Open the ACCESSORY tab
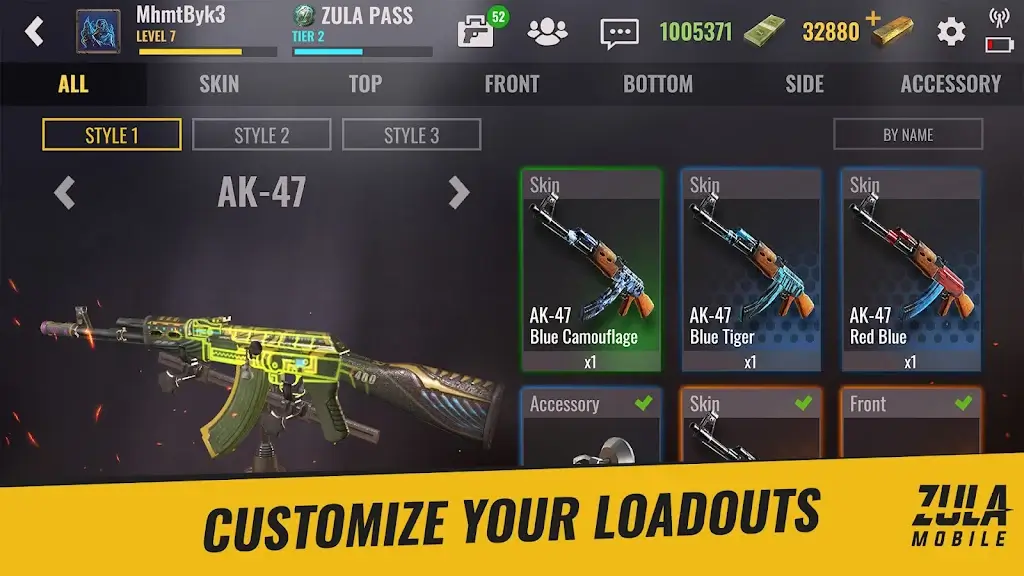 [x=950, y=84]
